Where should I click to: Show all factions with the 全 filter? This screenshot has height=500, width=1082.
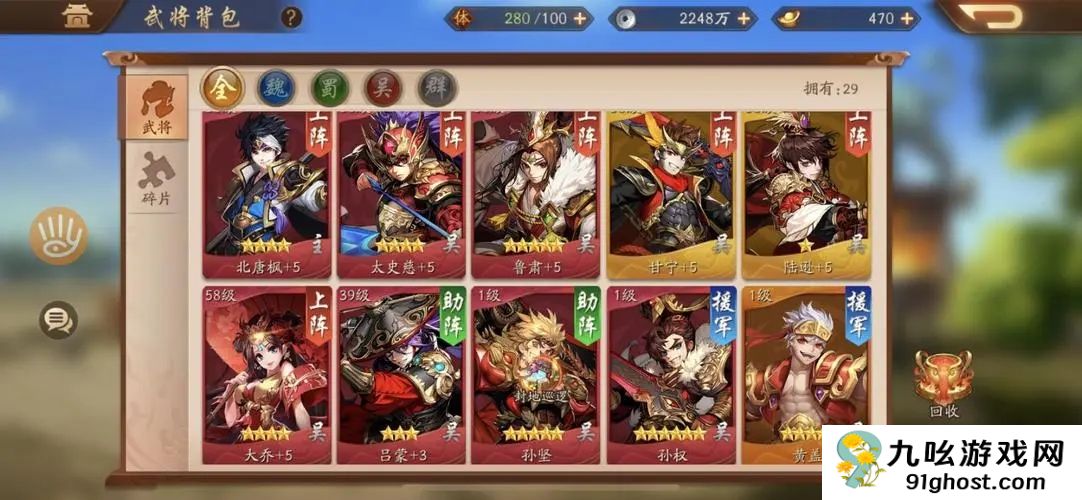[223, 88]
